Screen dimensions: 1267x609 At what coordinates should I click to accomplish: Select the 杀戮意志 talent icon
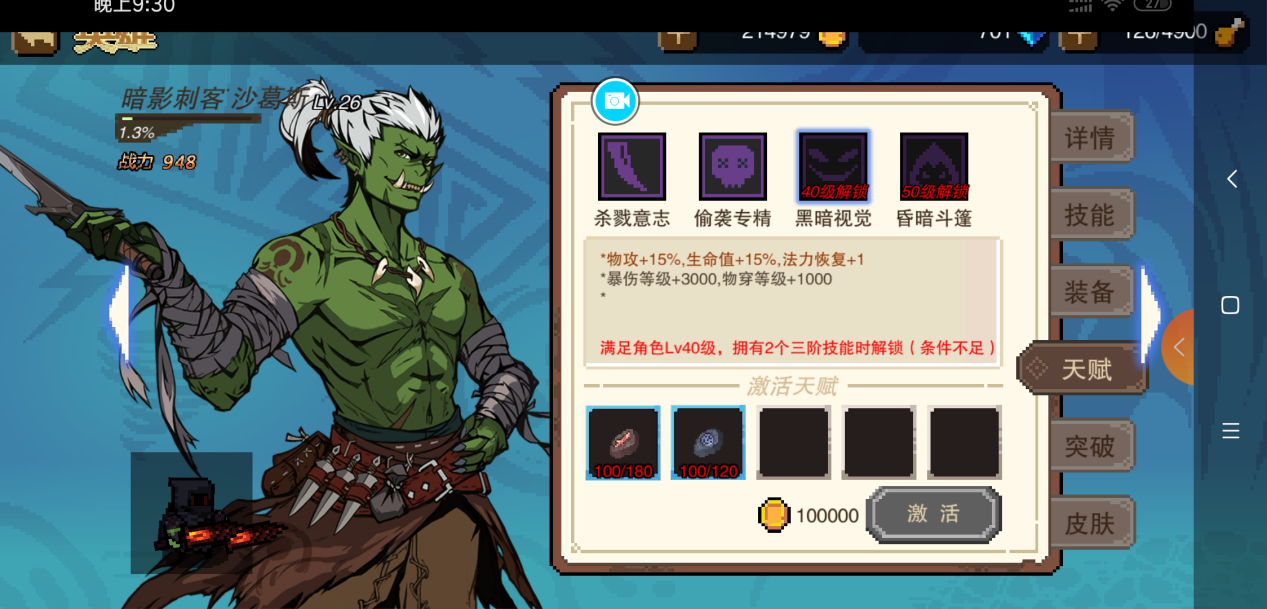pyautogui.click(x=632, y=167)
